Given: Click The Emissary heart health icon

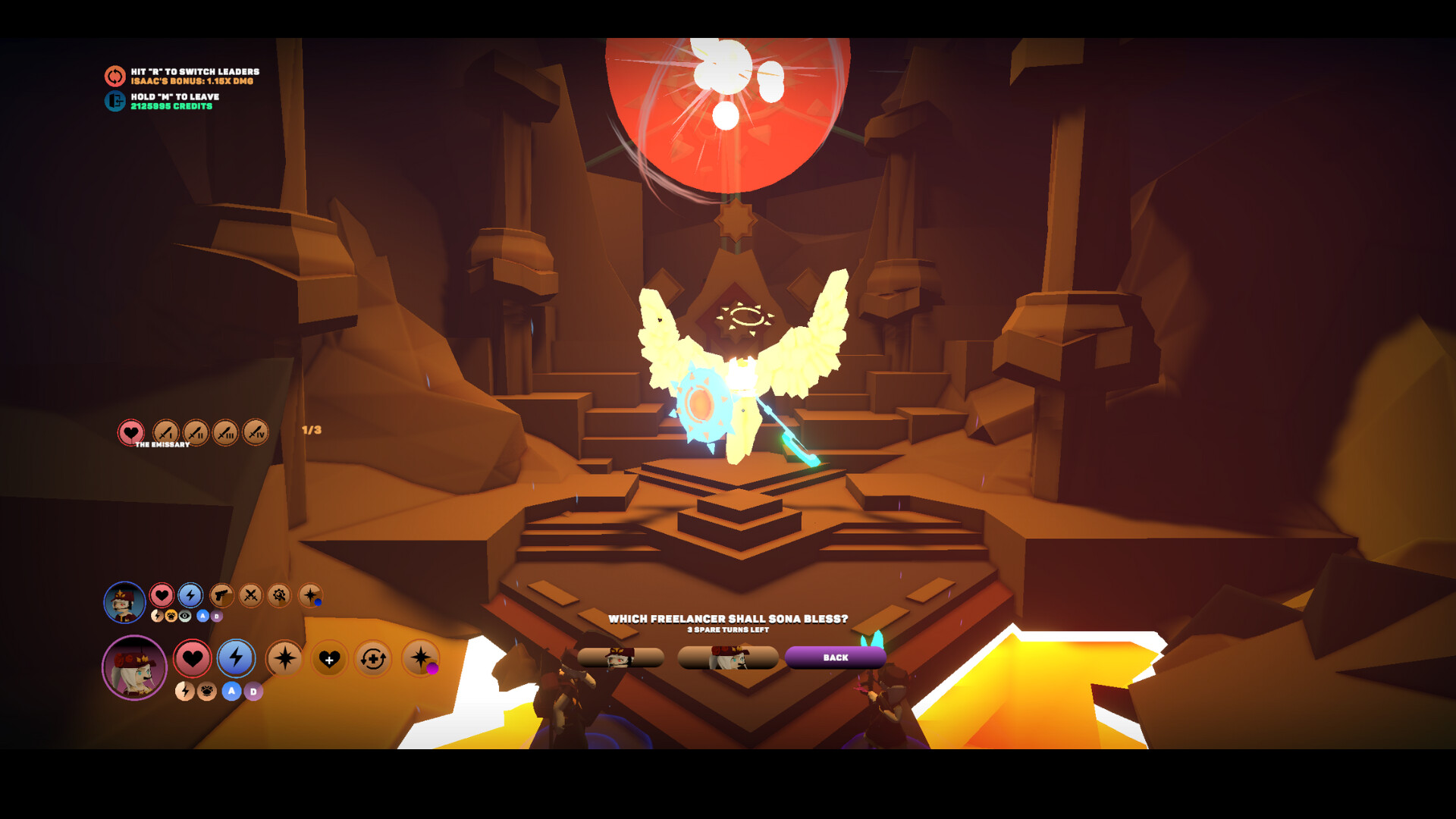Looking at the screenshot, I should tap(130, 432).
